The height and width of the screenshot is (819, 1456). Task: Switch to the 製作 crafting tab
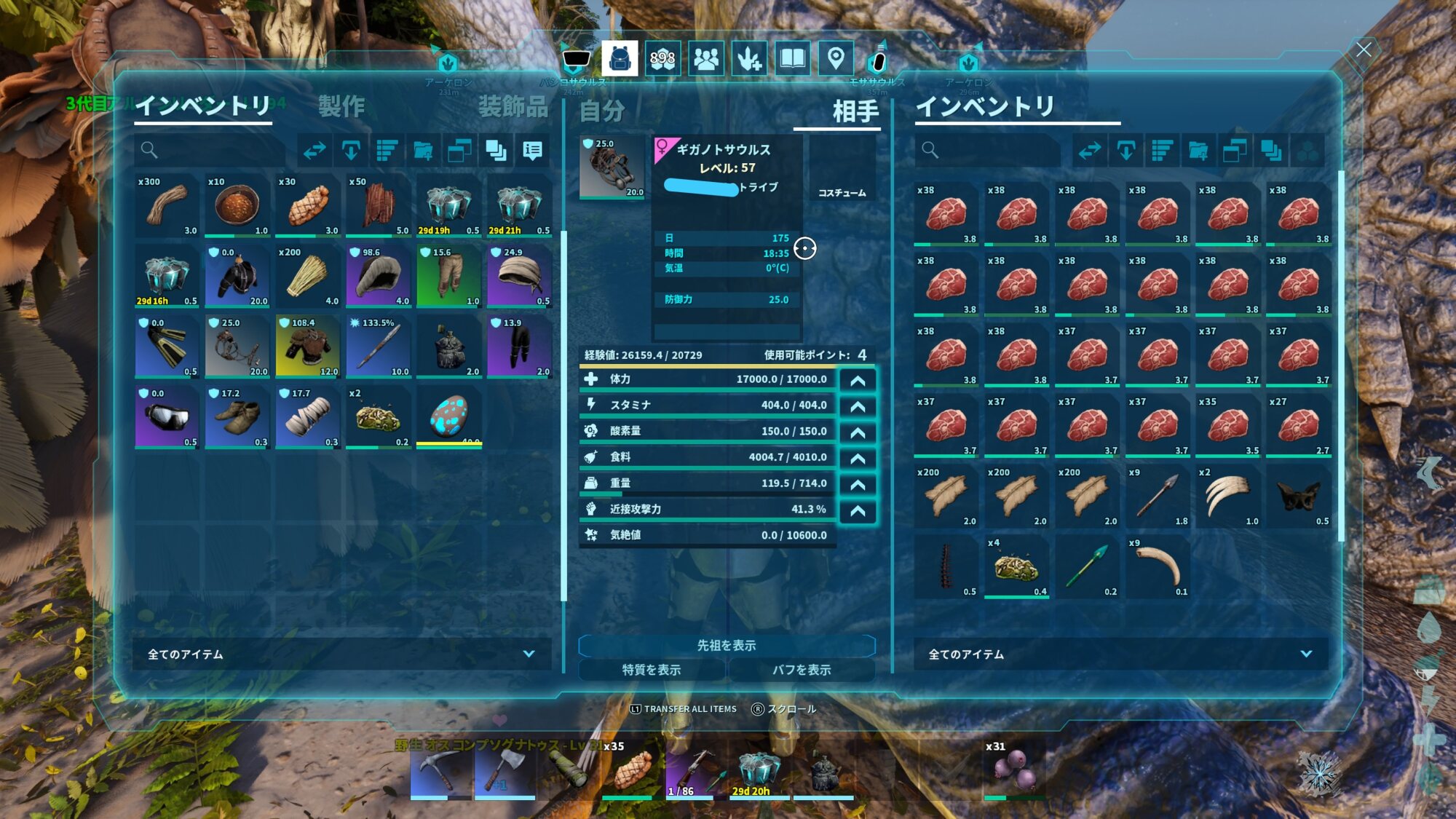point(341,107)
